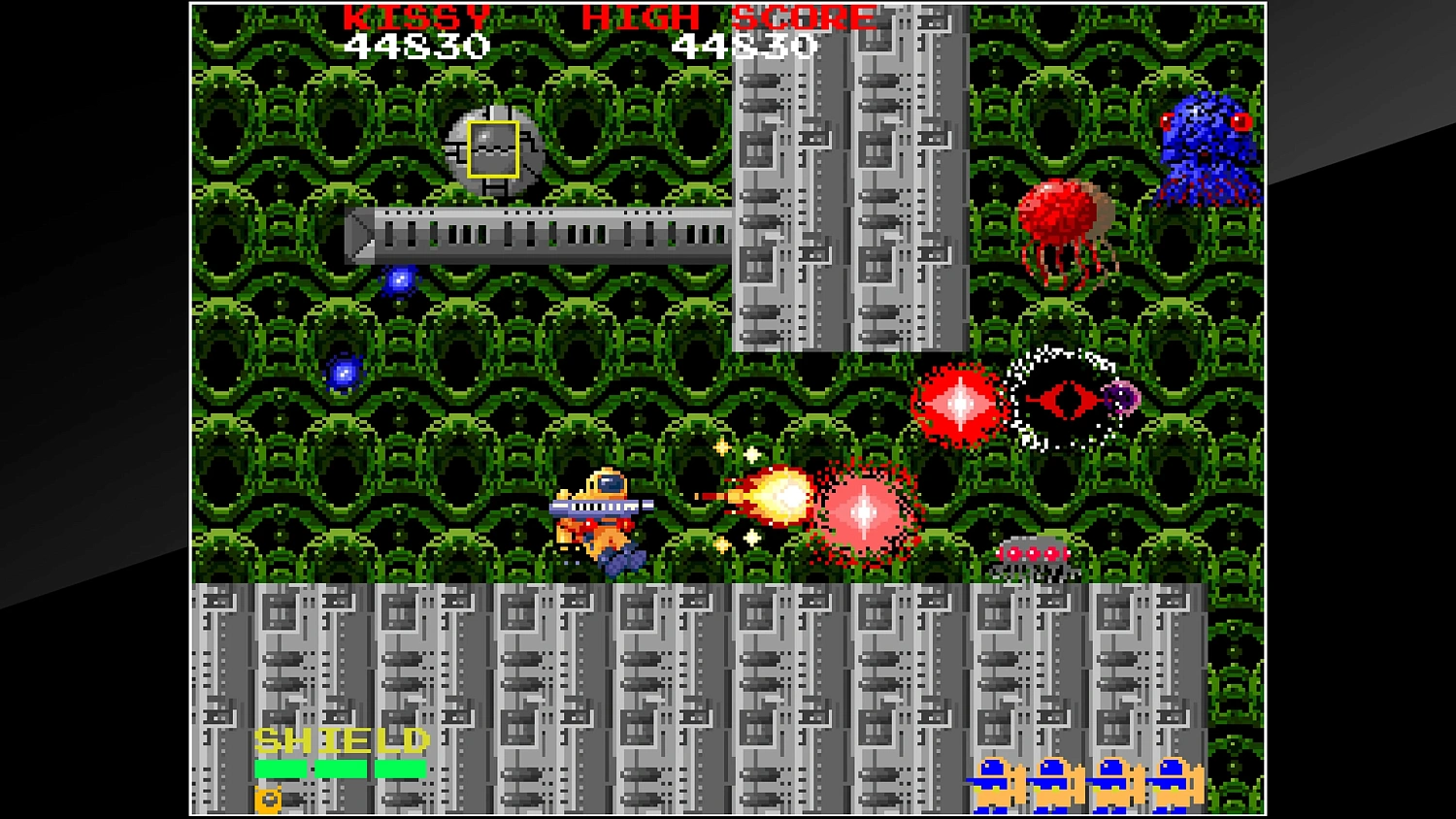Click the red explosion burst near the player
1456x819 pixels.
point(864,509)
